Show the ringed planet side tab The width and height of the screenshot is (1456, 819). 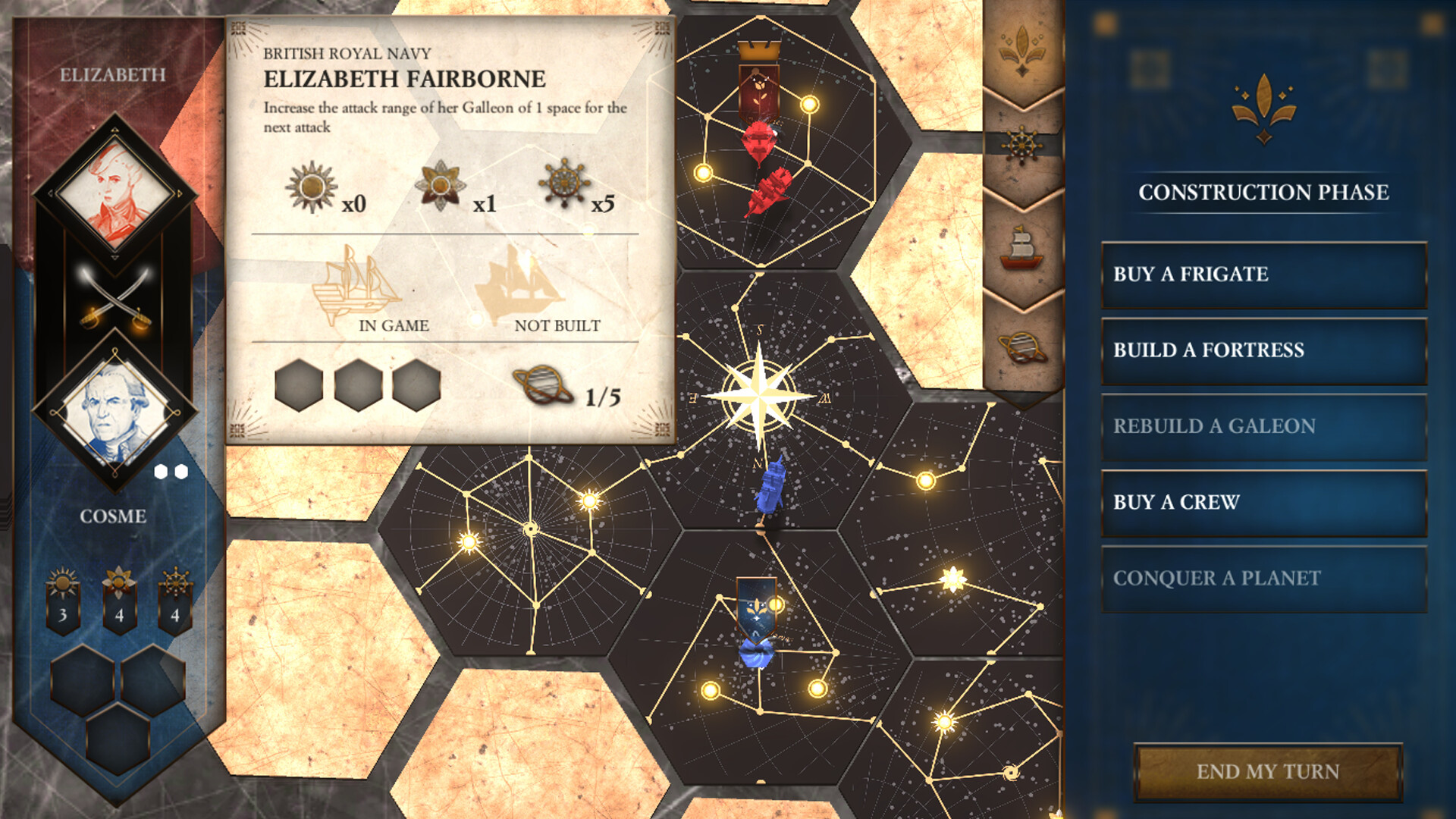point(1022,347)
